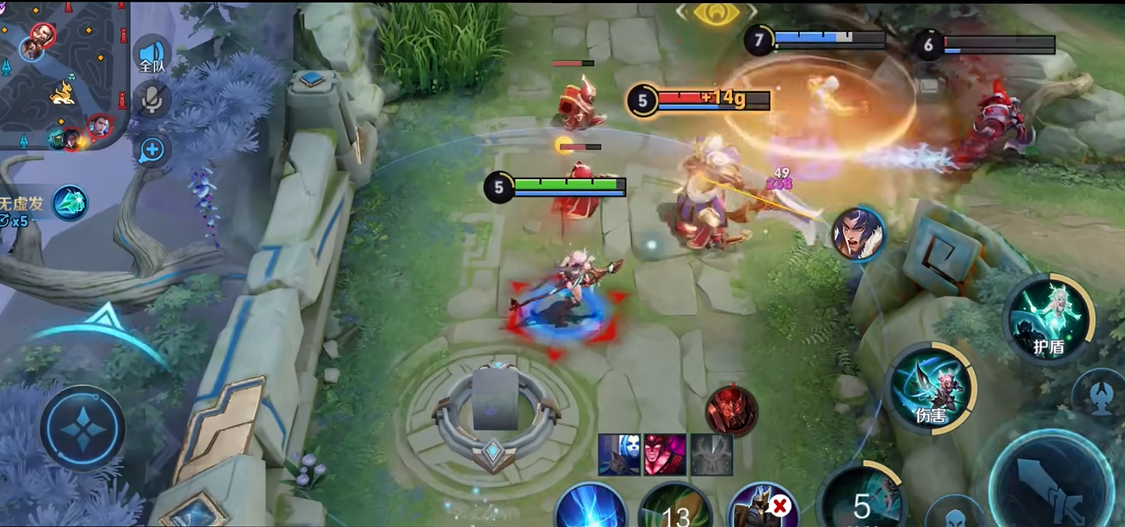Activate the 护盾 shield skill

(x=1048, y=319)
